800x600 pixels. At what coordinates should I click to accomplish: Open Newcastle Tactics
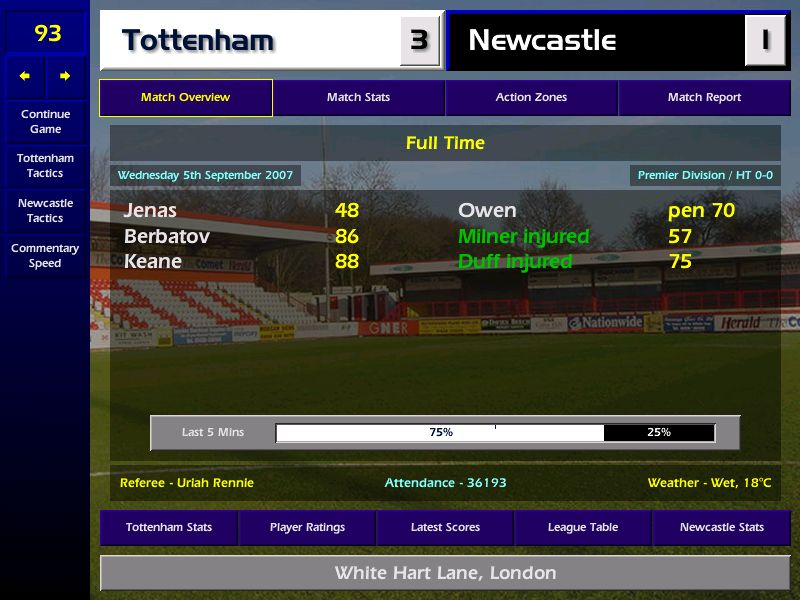point(45,211)
